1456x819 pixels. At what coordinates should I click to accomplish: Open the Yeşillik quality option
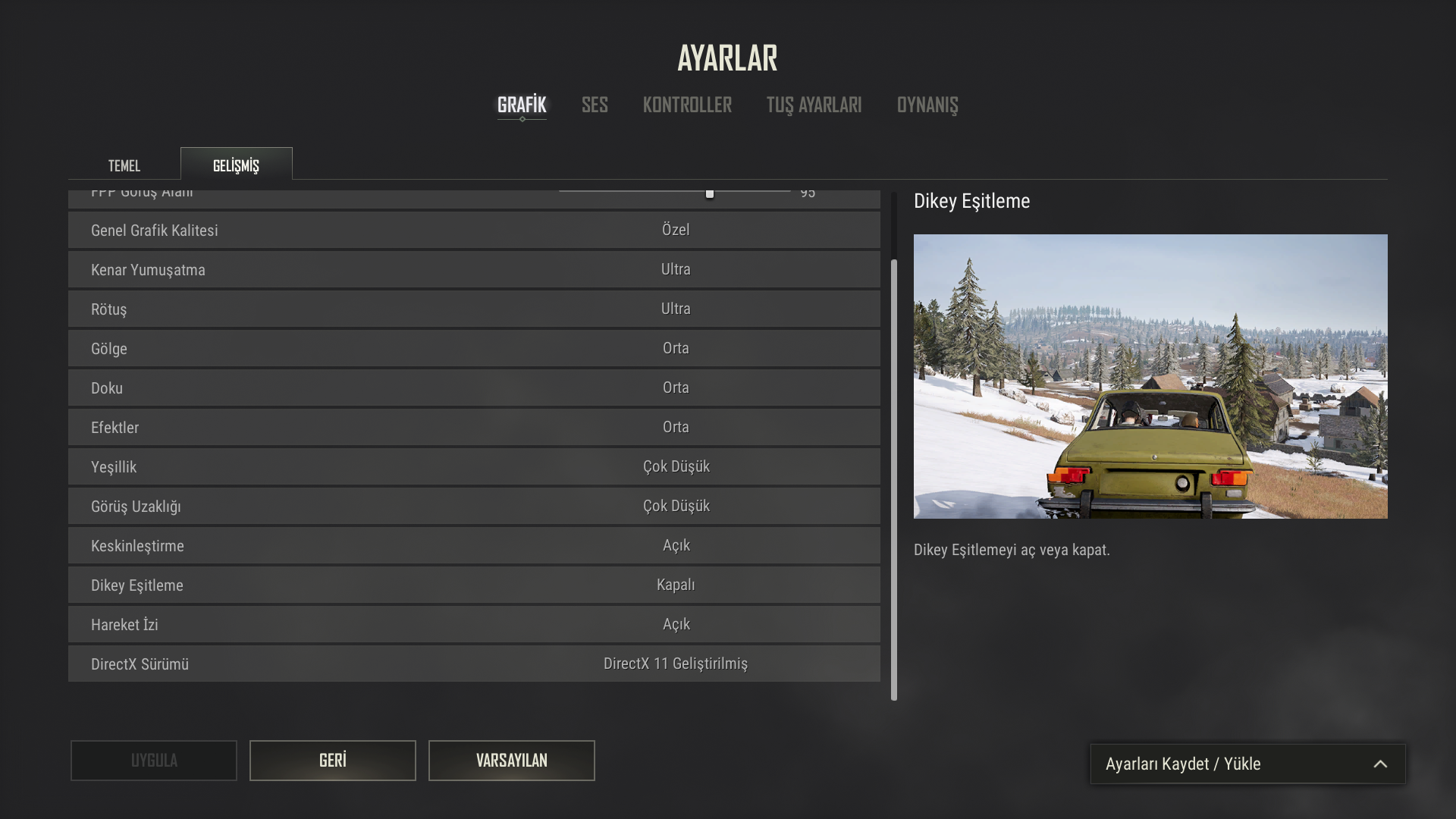coord(675,466)
